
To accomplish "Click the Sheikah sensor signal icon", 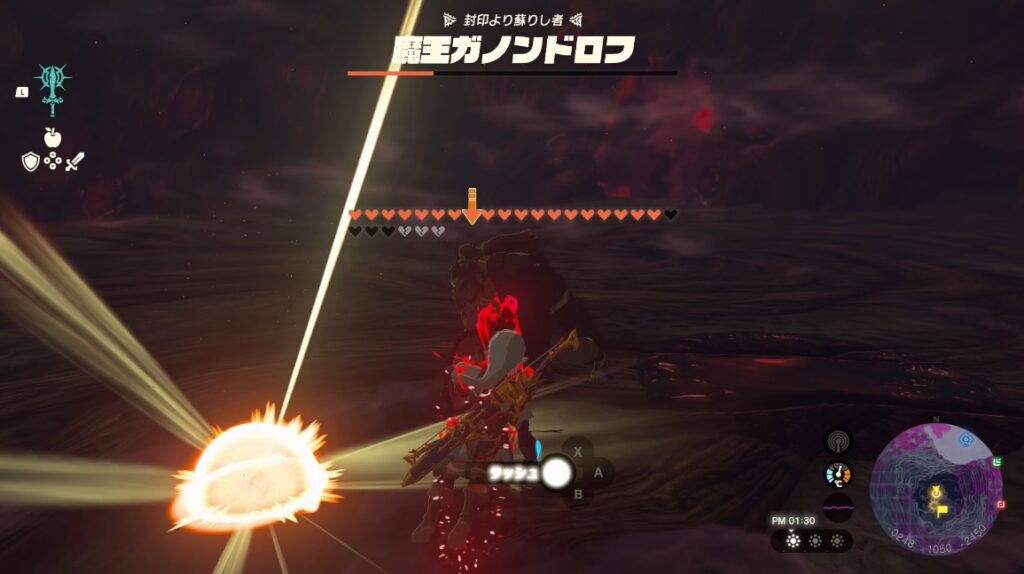I will click(x=838, y=441).
